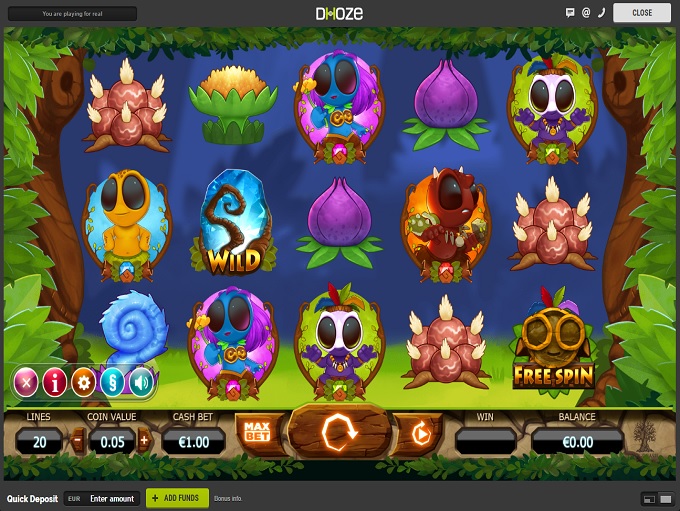Image resolution: width=680 pixels, height=511 pixels.
Task: Click the green Add Funds button
Action: pyautogui.click(x=178, y=498)
